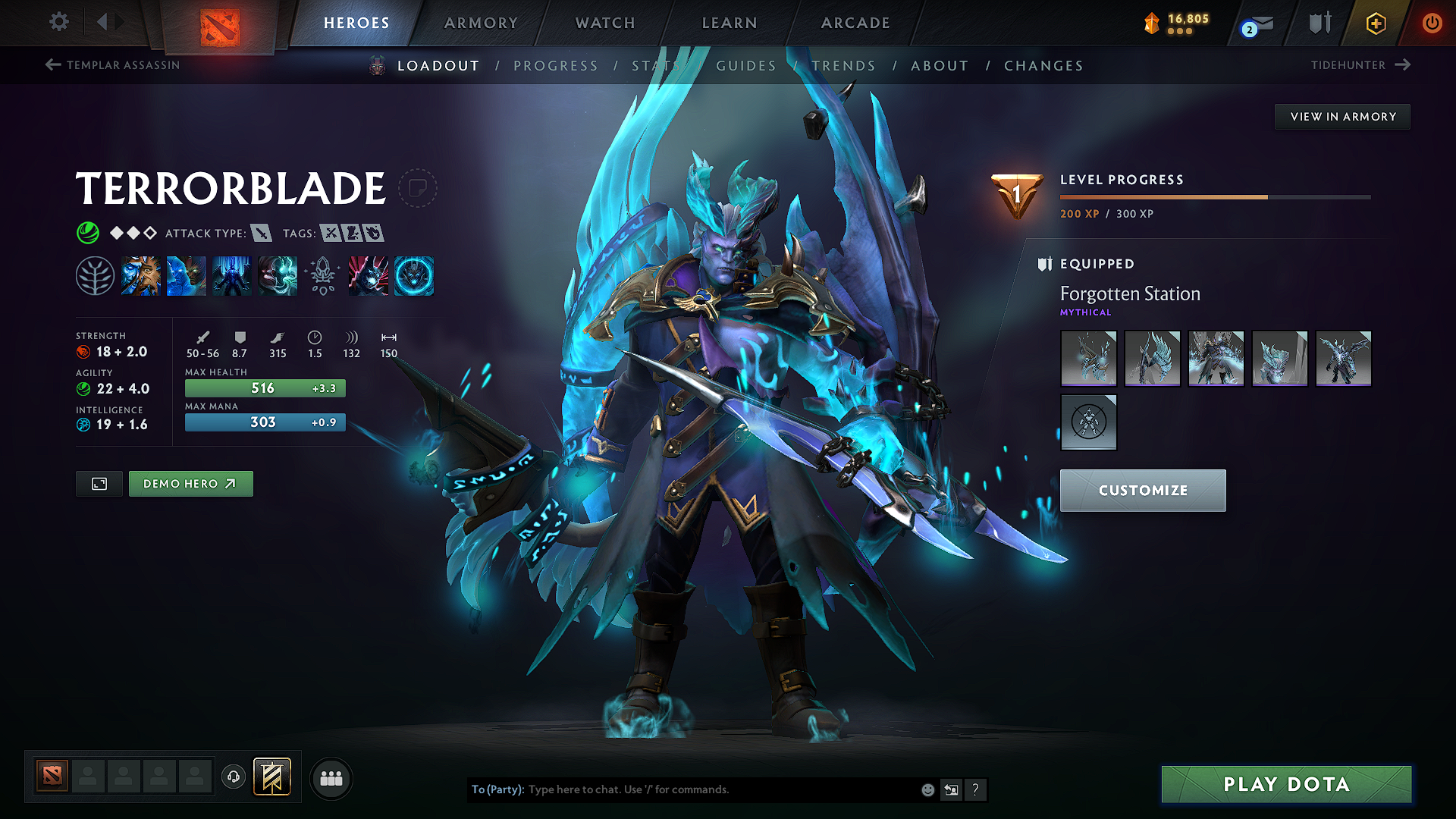The image size is (1456, 819).
Task: Click Terrorblade's facet icon left of the difficulty diamonds
Action: [89, 233]
